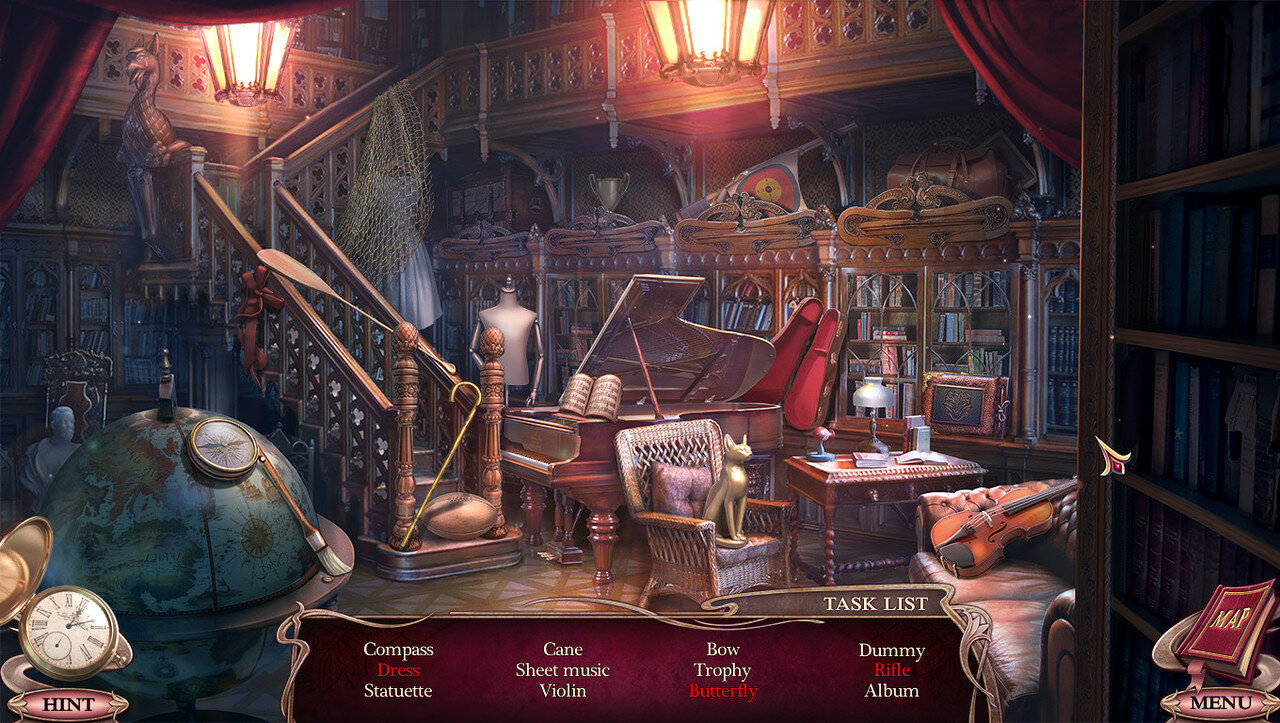This screenshot has width=1280, height=723.
Task: Choose Bow in the task list
Action: 722,650
